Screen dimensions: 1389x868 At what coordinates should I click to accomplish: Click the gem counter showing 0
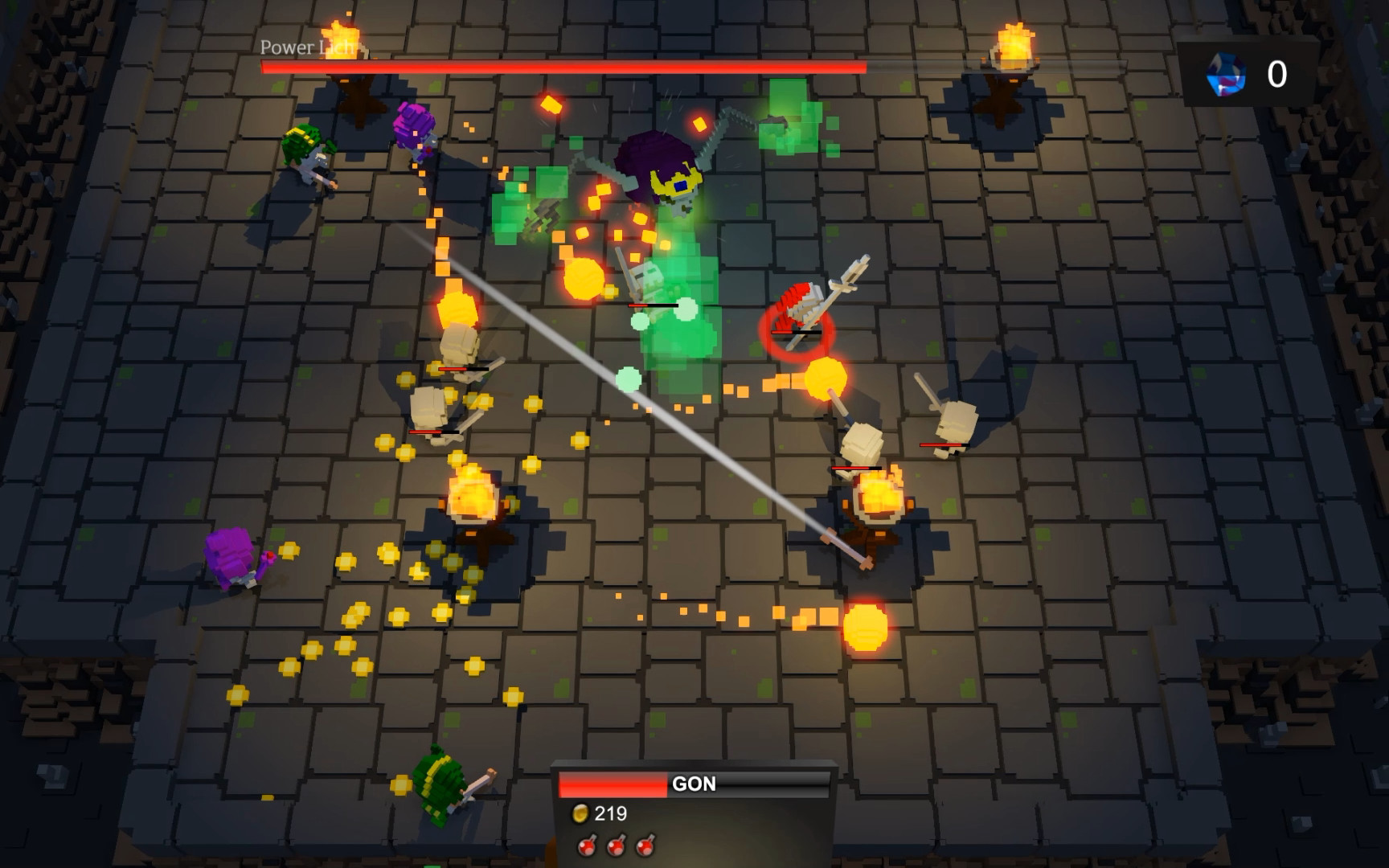point(1276,74)
